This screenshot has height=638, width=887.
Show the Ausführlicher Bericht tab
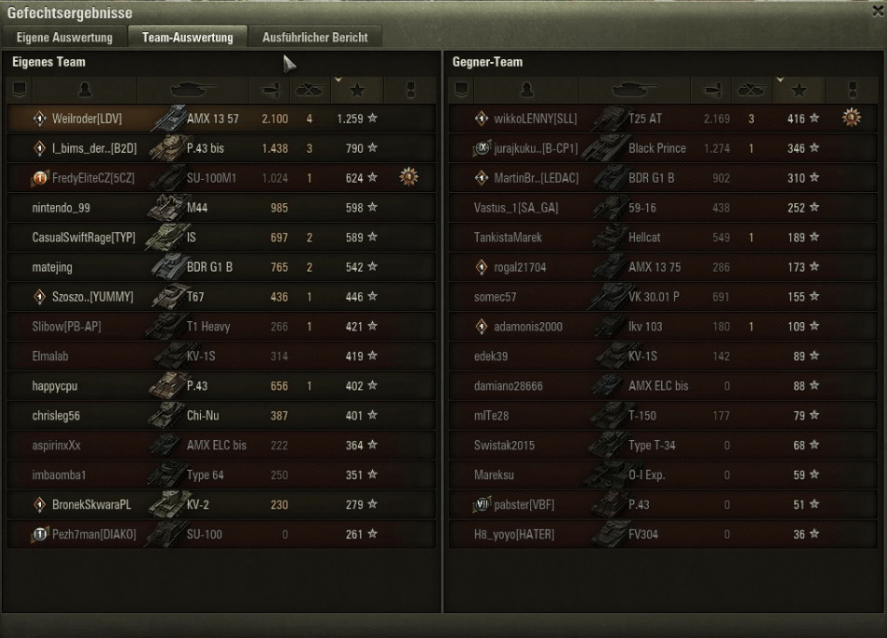[x=314, y=37]
